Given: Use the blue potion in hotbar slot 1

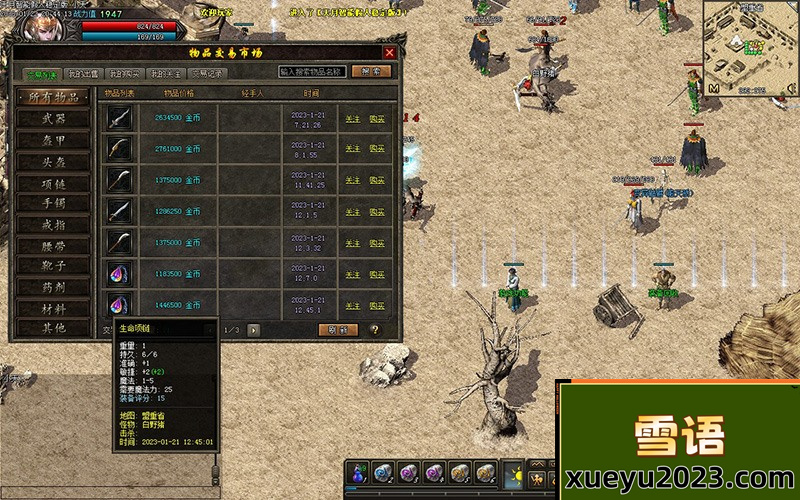Looking at the screenshot, I should point(358,472).
